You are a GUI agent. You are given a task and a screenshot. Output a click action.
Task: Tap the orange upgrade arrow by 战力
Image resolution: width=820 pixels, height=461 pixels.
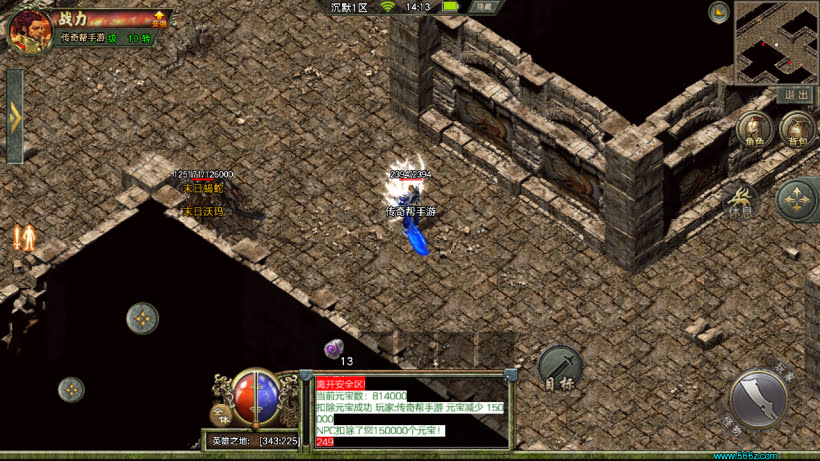(x=159, y=19)
